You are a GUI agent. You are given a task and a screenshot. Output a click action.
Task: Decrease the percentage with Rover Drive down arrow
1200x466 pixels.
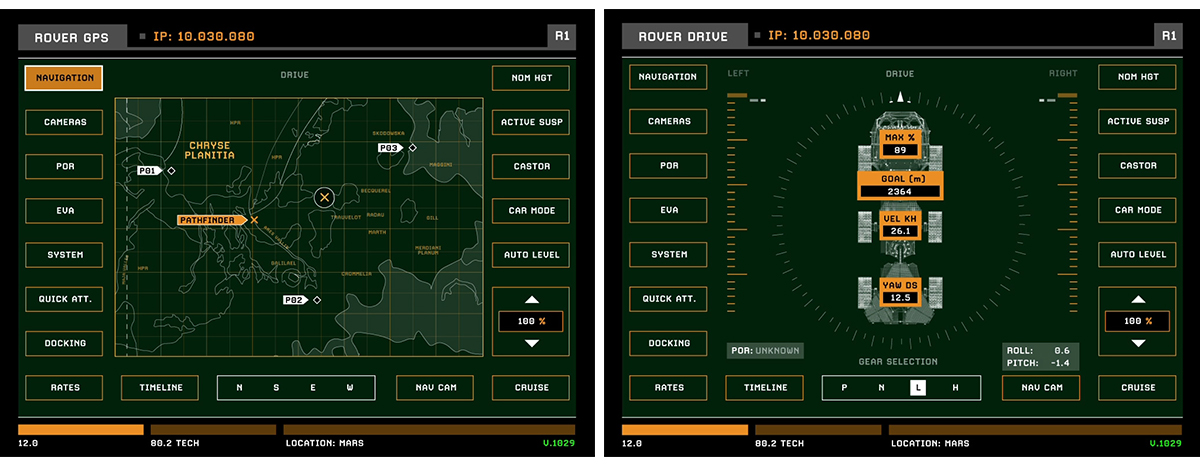click(1138, 343)
